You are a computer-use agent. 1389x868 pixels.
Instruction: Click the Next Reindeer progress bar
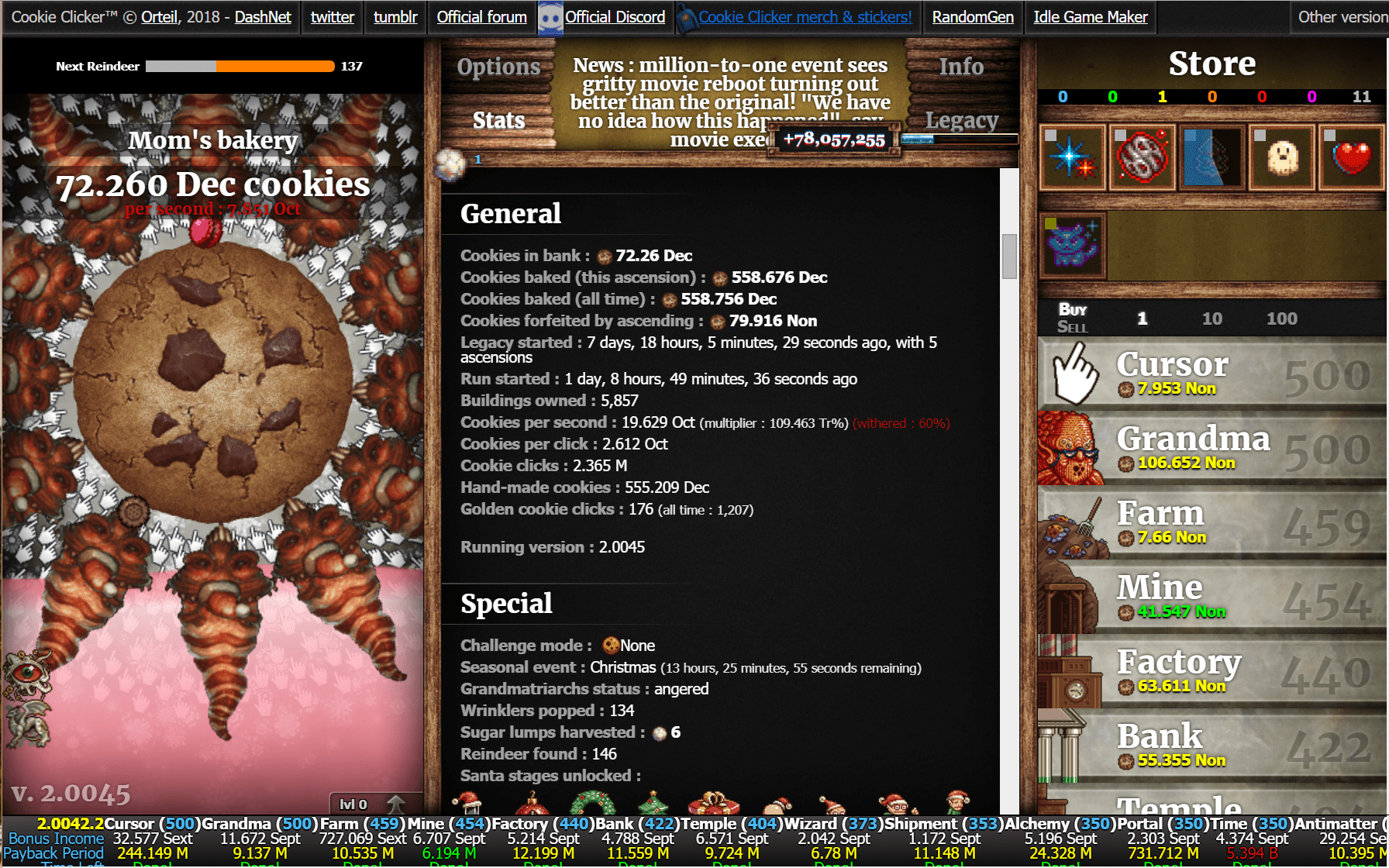(240, 66)
